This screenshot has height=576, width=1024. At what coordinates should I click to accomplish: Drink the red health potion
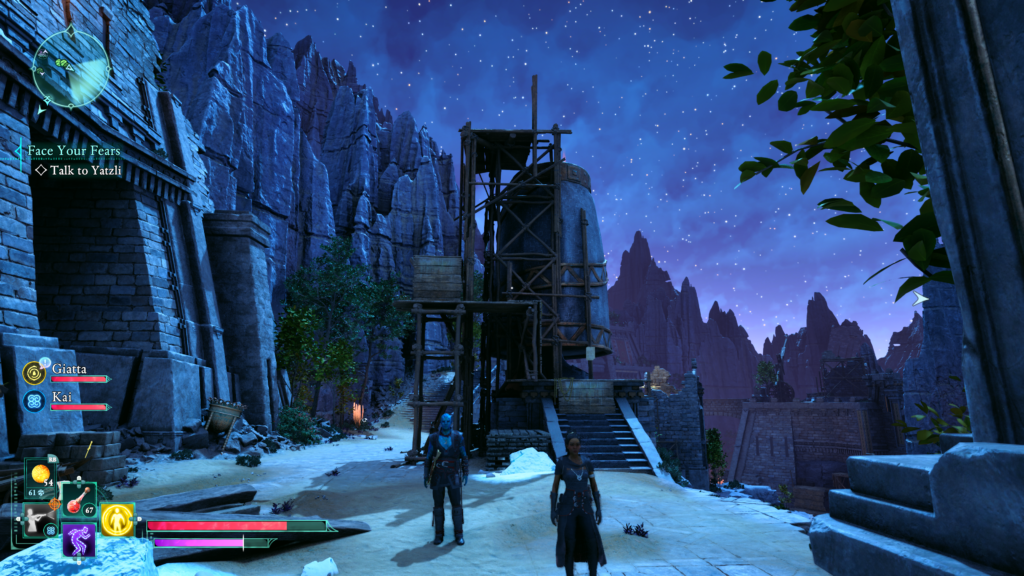tap(76, 500)
